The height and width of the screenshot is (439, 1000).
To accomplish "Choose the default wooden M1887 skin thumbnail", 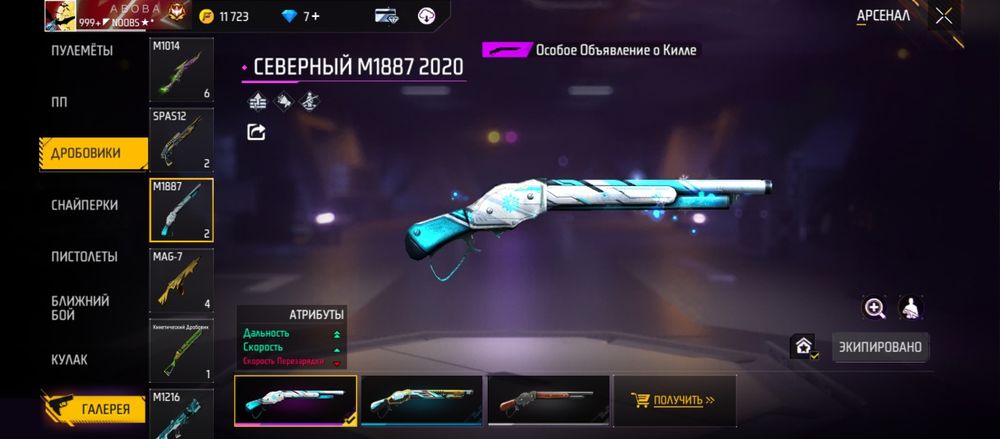I will [548, 400].
